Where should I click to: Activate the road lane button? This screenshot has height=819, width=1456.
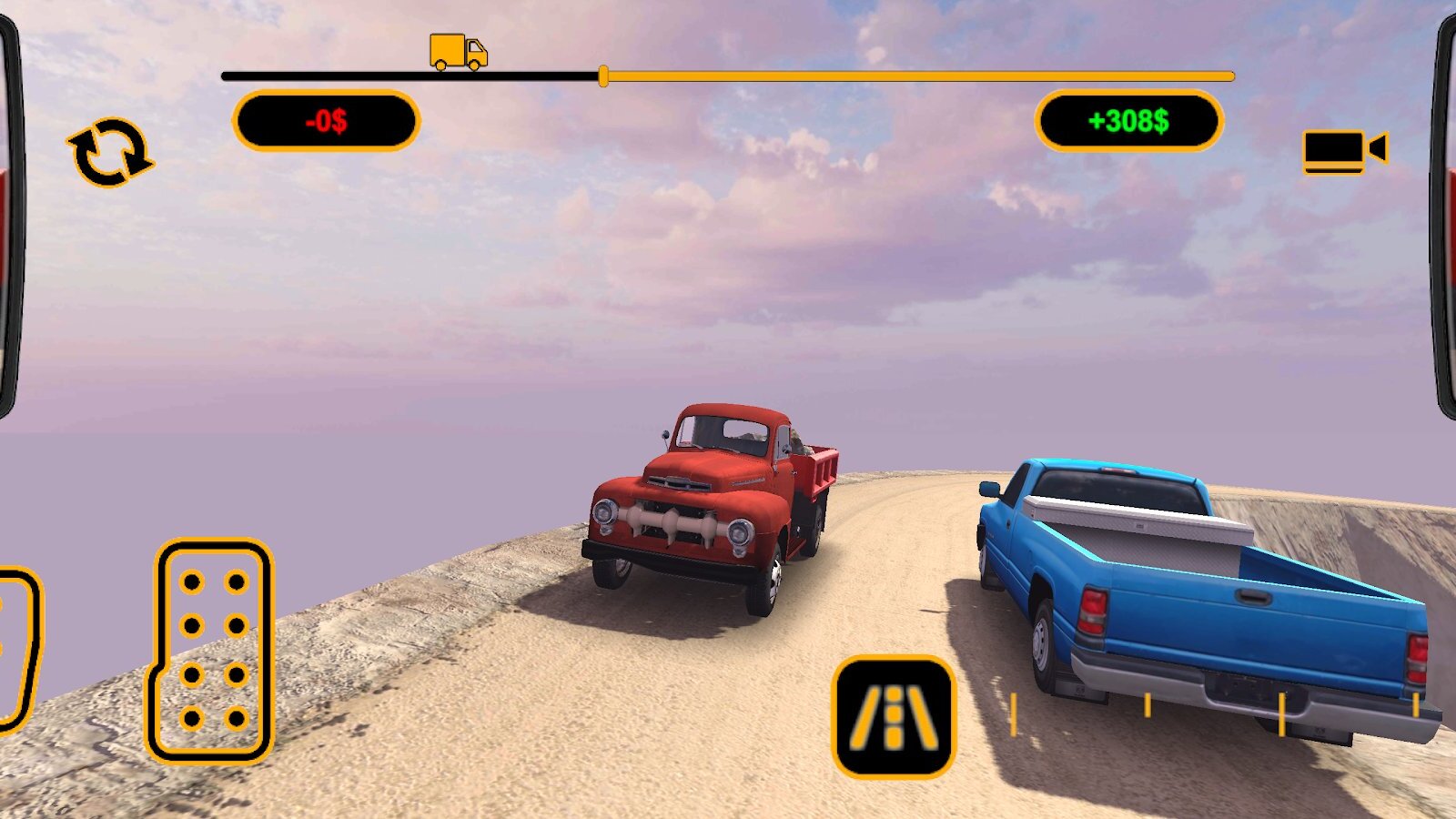click(894, 717)
